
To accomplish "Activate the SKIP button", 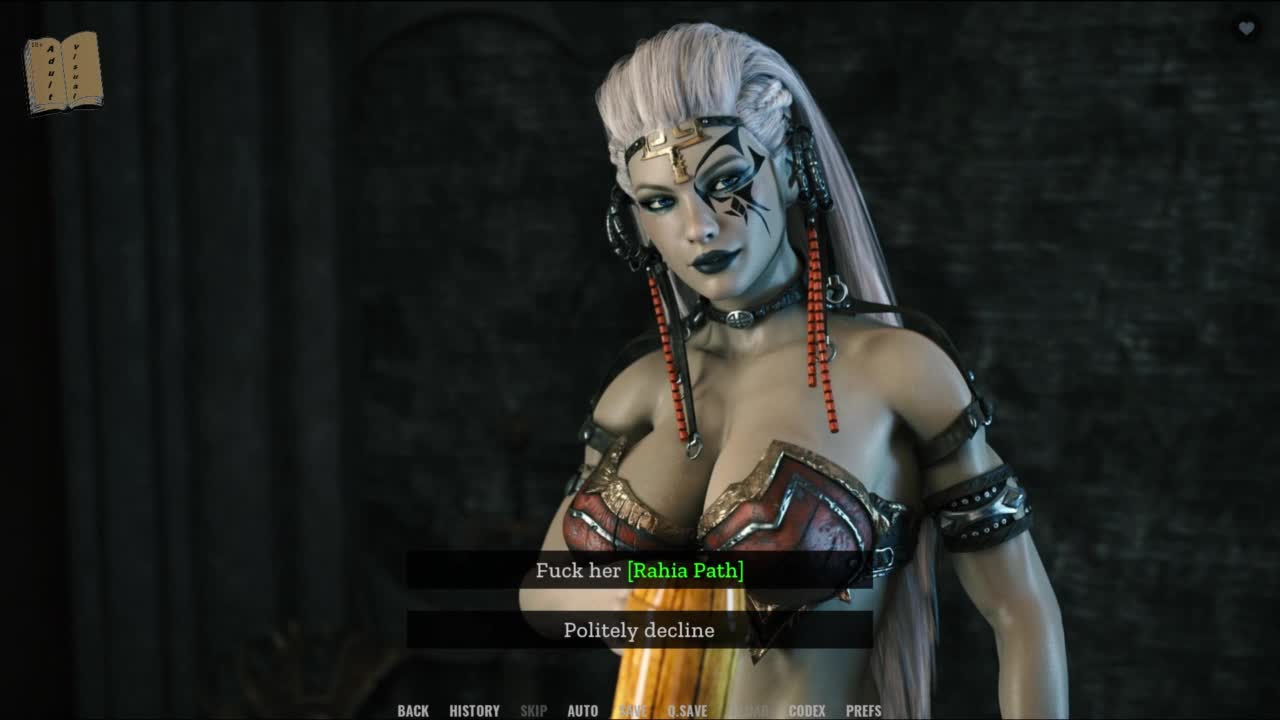I will tap(533, 711).
